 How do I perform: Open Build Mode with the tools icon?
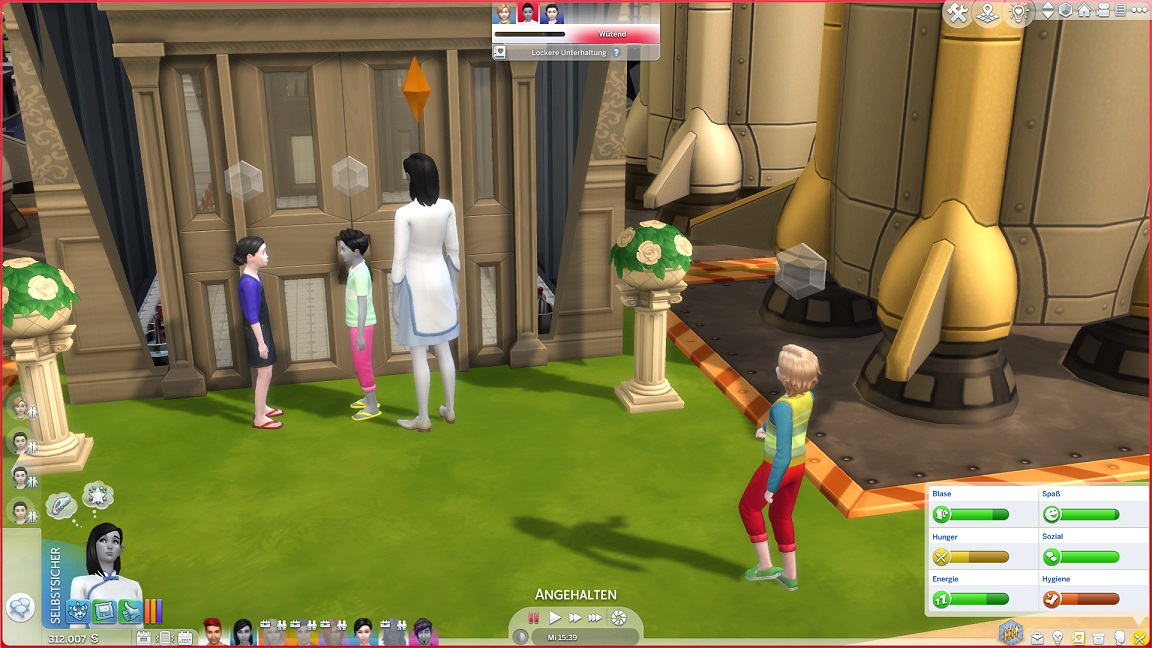[957, 13]
